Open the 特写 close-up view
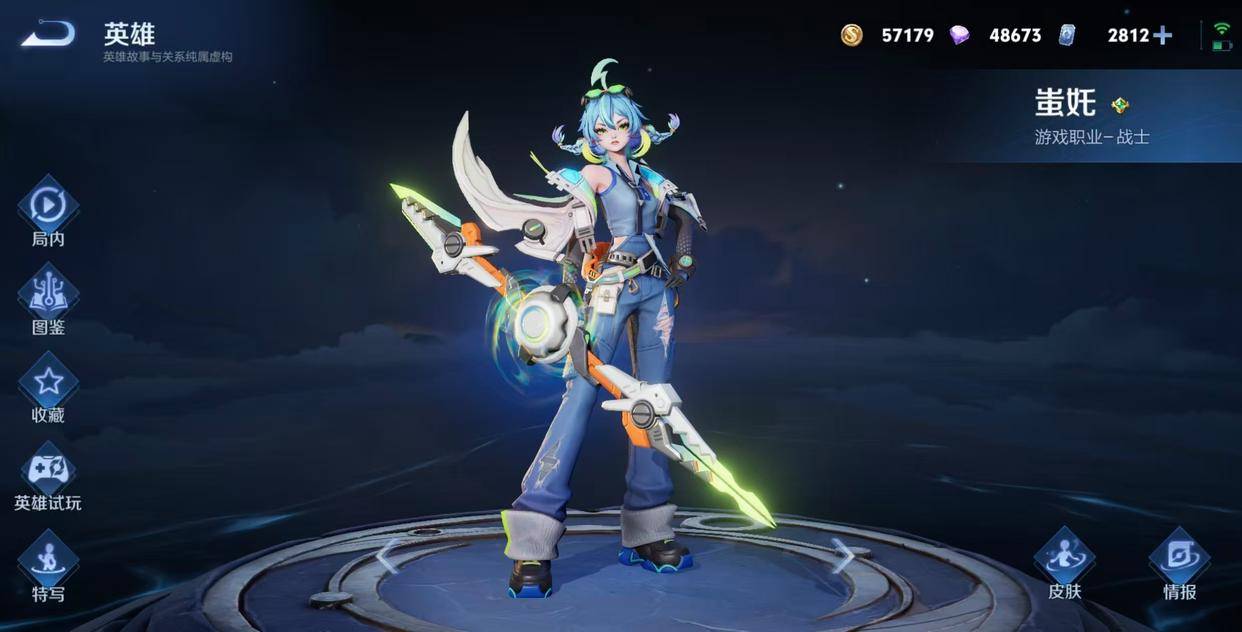 (48, 560)
